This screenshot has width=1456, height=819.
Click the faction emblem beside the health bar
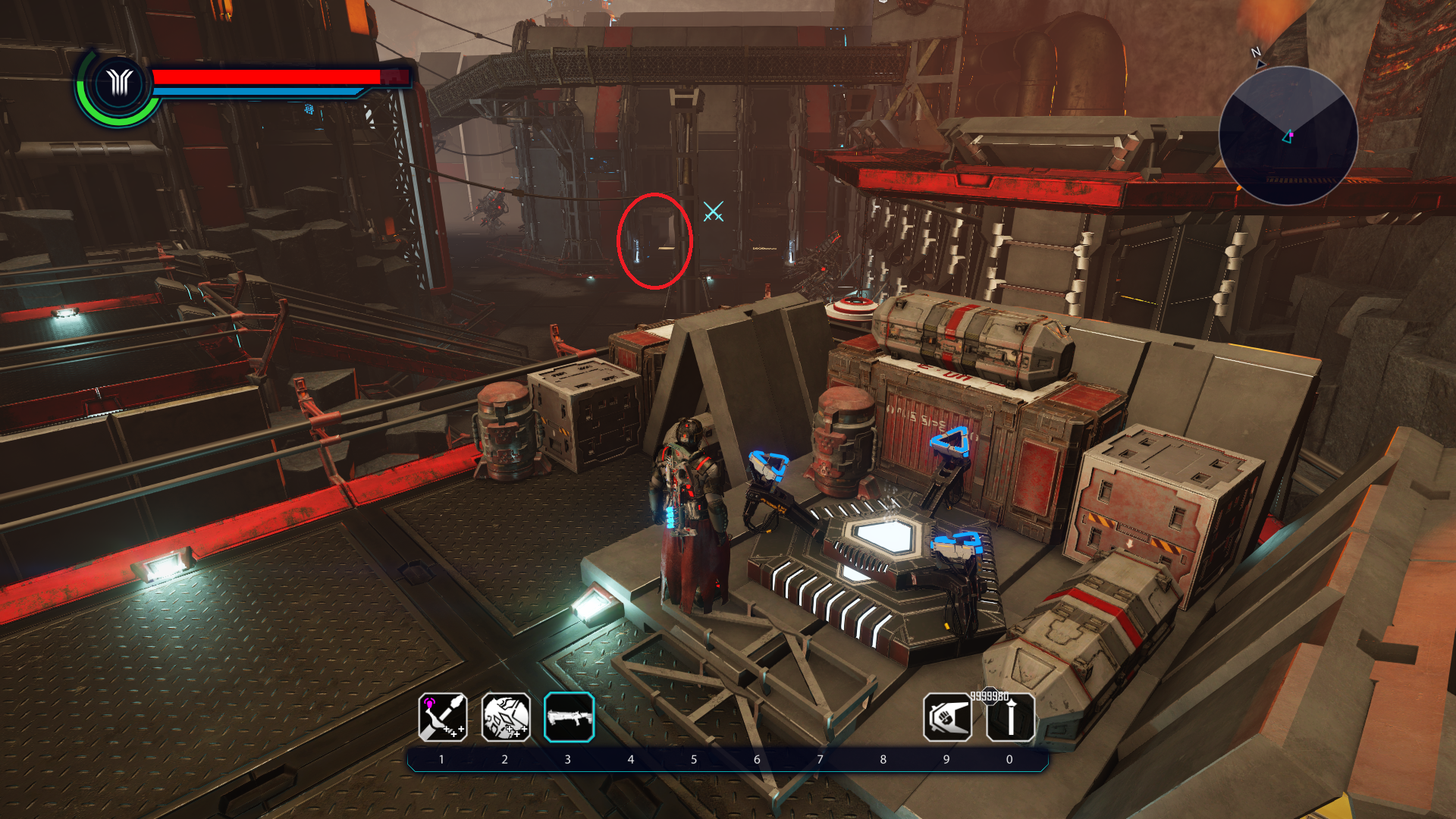tap(119, 83)
